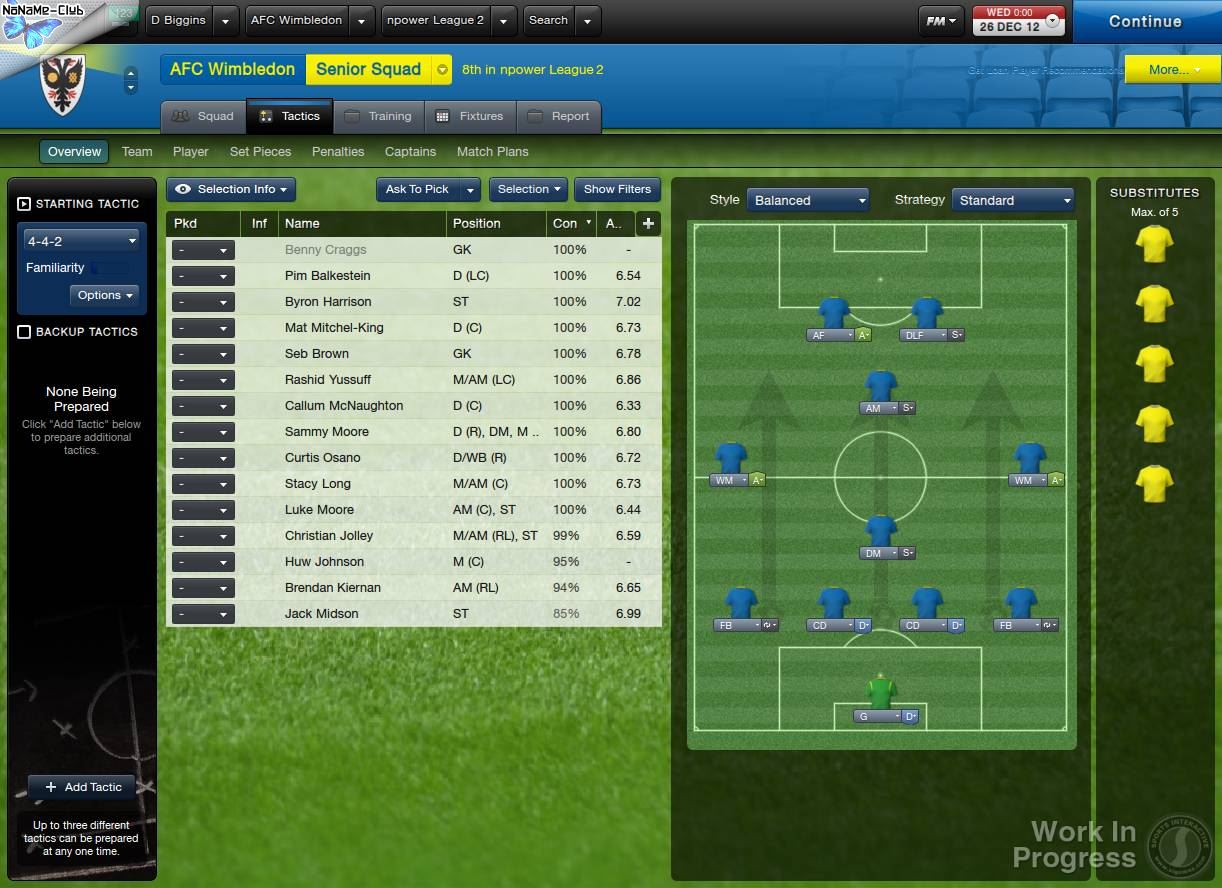Viewport: 1222px width, 888px height.
Task: Select the Set Pieces sub-tab
Action: point(260,152)
